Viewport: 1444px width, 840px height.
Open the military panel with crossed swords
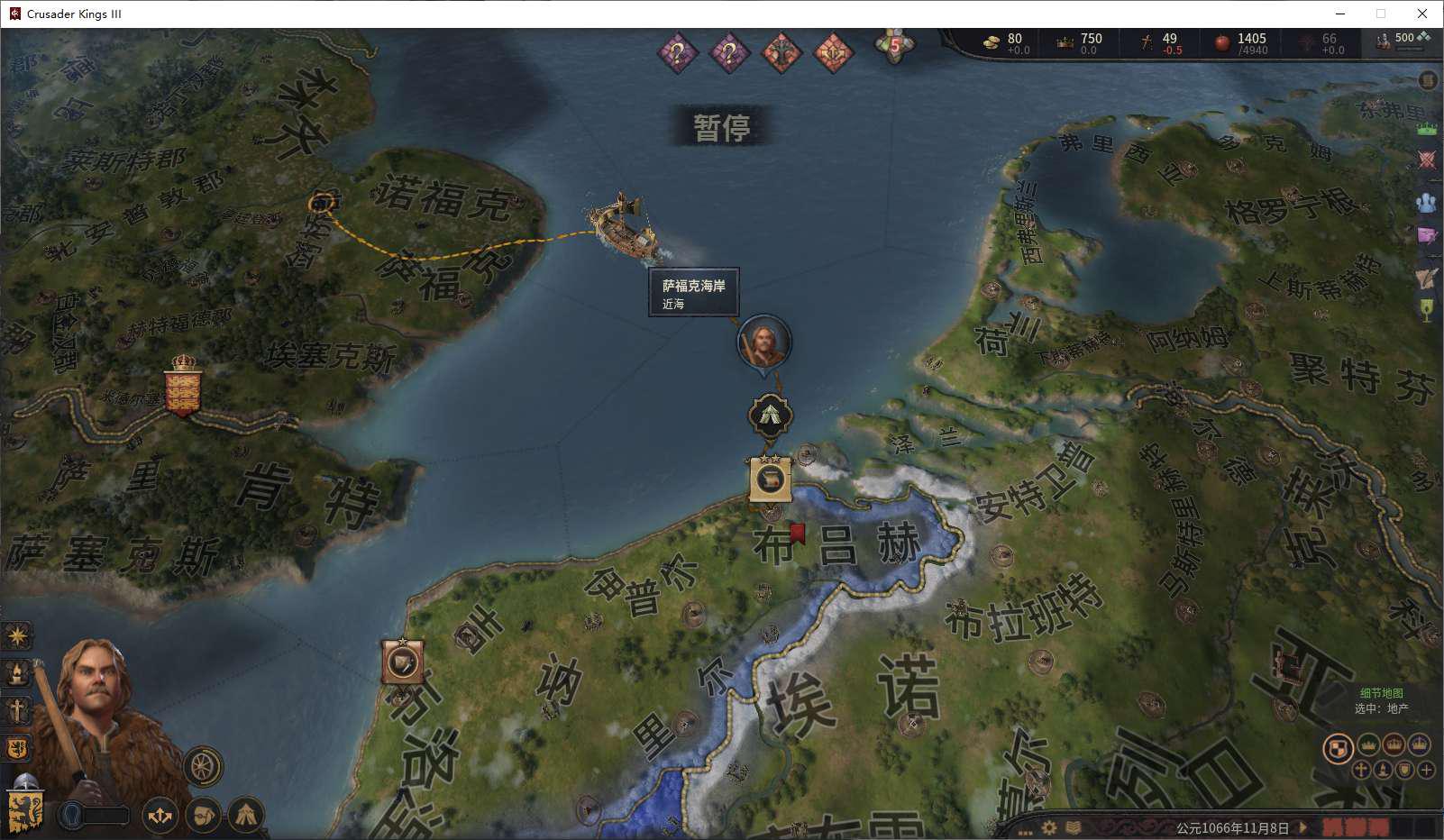click(1426, 160)
